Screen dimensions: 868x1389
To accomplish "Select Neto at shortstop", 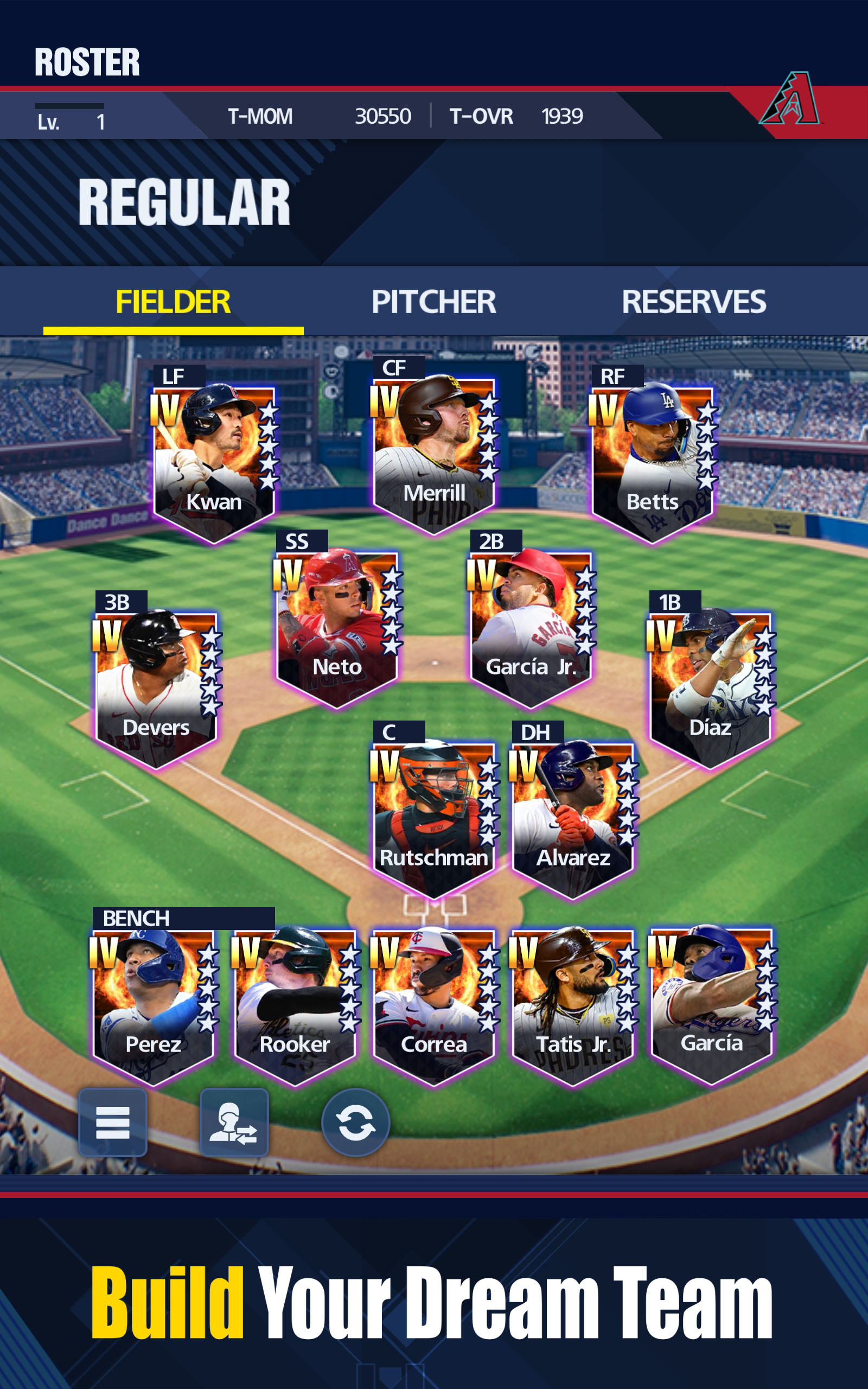I will pyautogui.click(x=337, y=626).
